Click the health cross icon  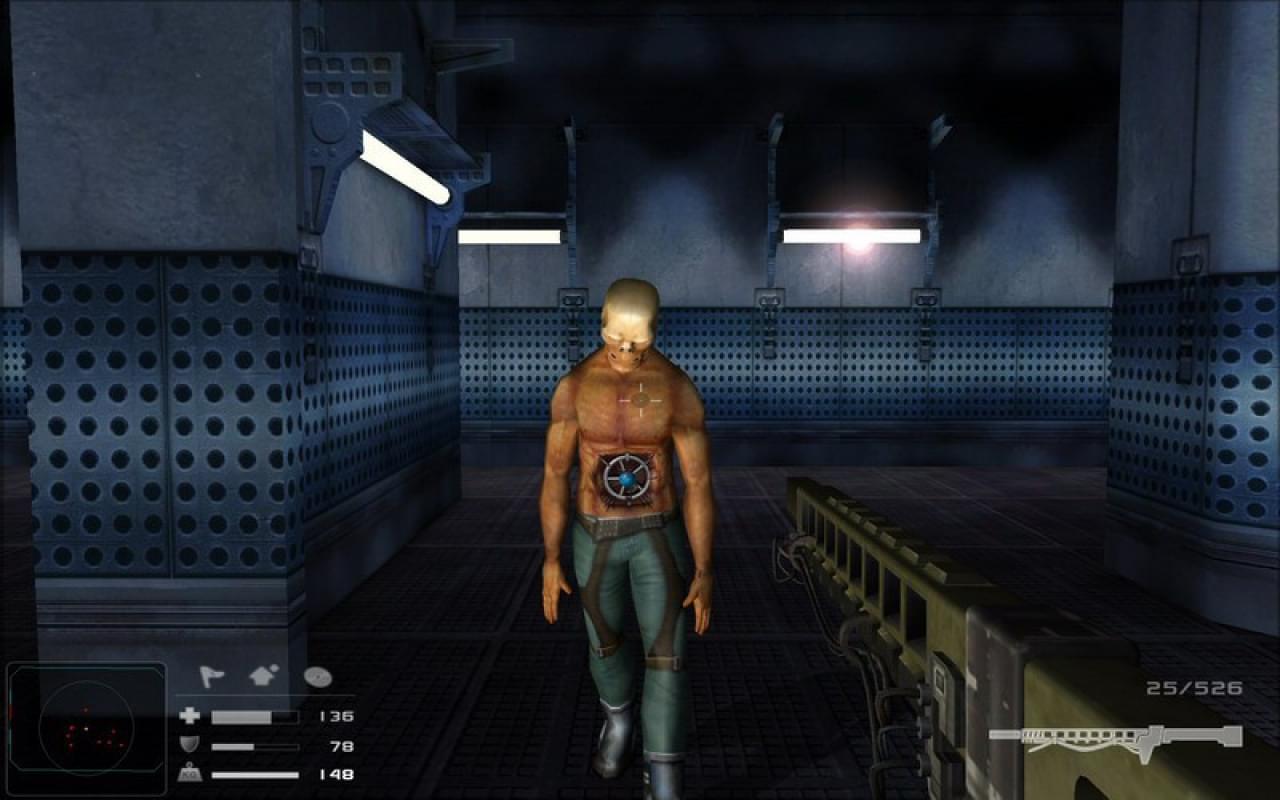tap(190, 716)
